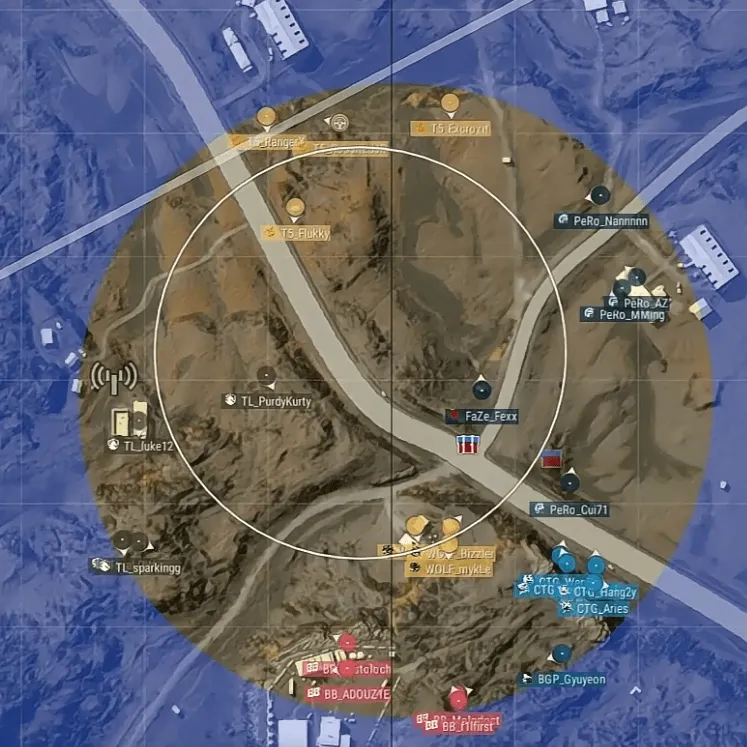Click the TL_luke12 player label

pyautogui.click(x=148, y=446)
